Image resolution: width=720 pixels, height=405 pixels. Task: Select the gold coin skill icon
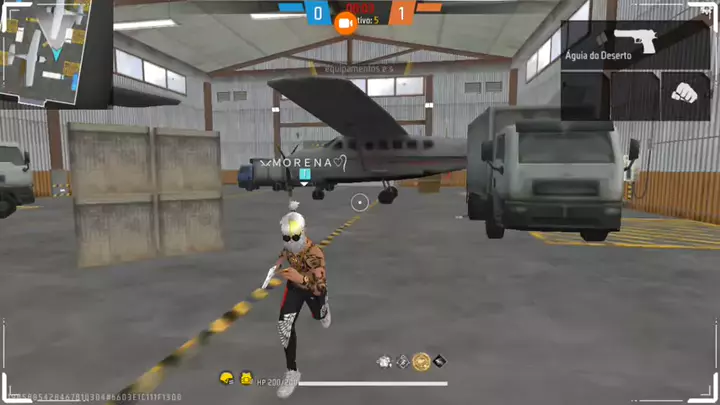coord(421,362)
